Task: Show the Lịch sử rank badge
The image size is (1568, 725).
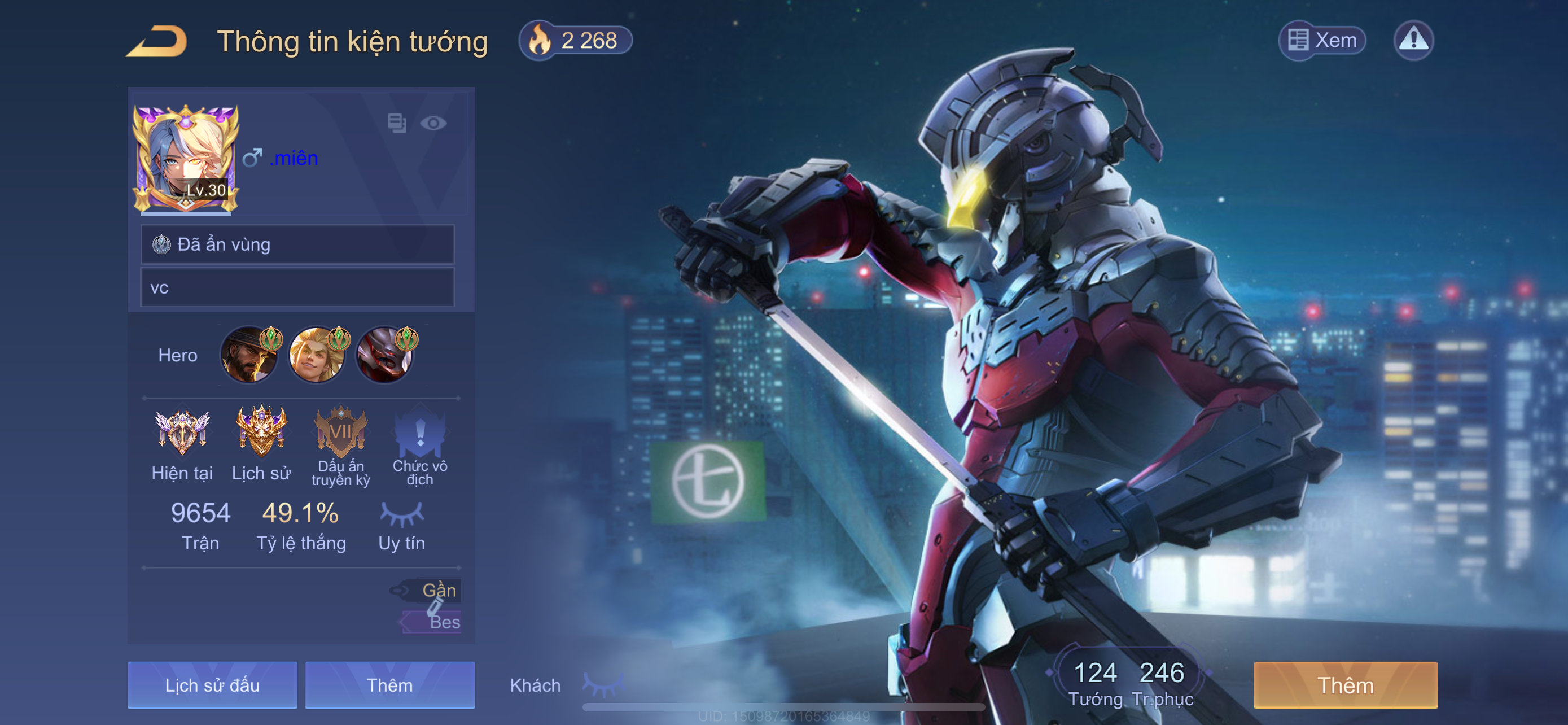Action: click(x=261, y=432)
